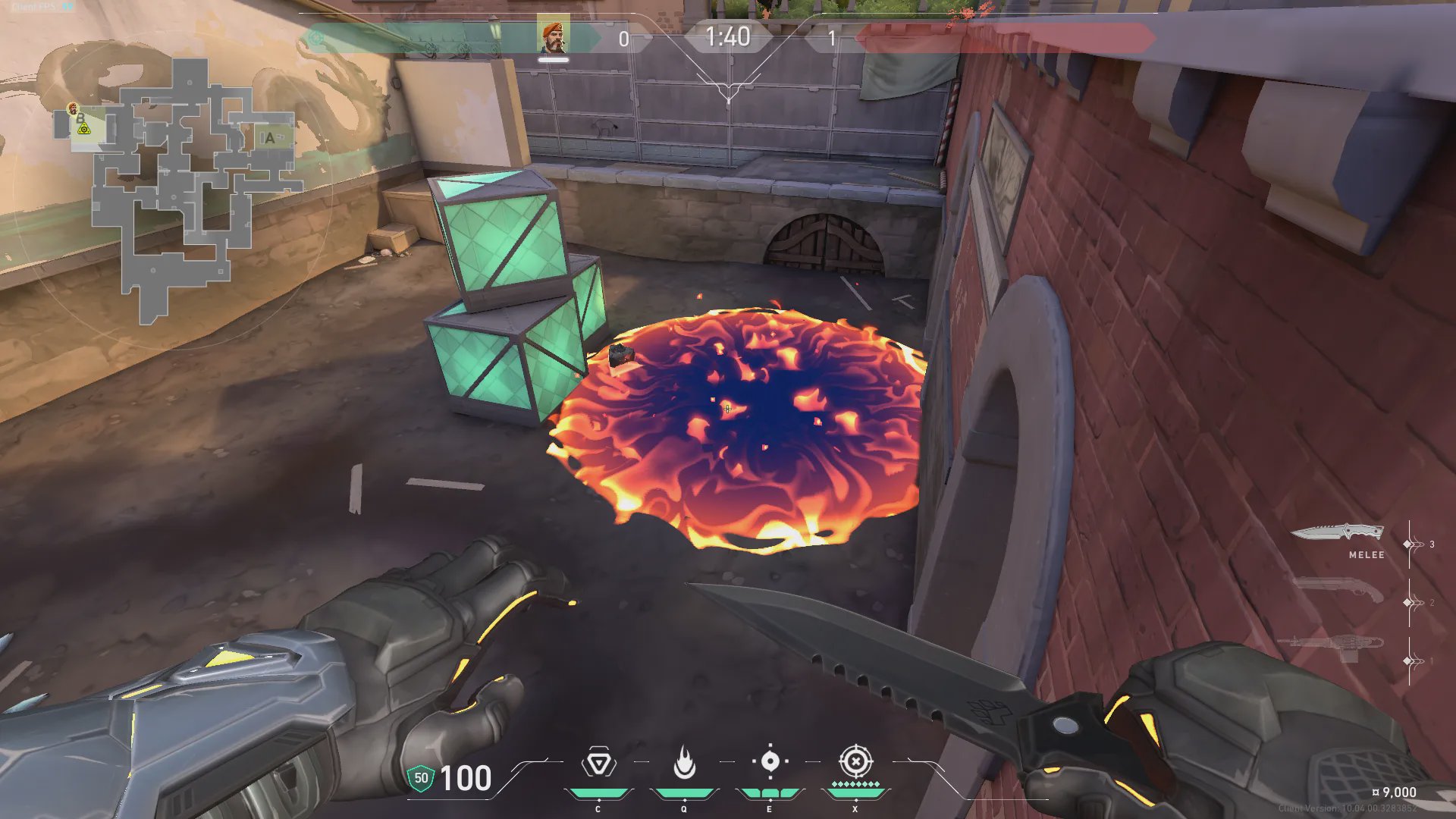Equip the melee knife weapon slot
The image size is (1456, 819).
pyautogui.click(x=1338, y=533)
